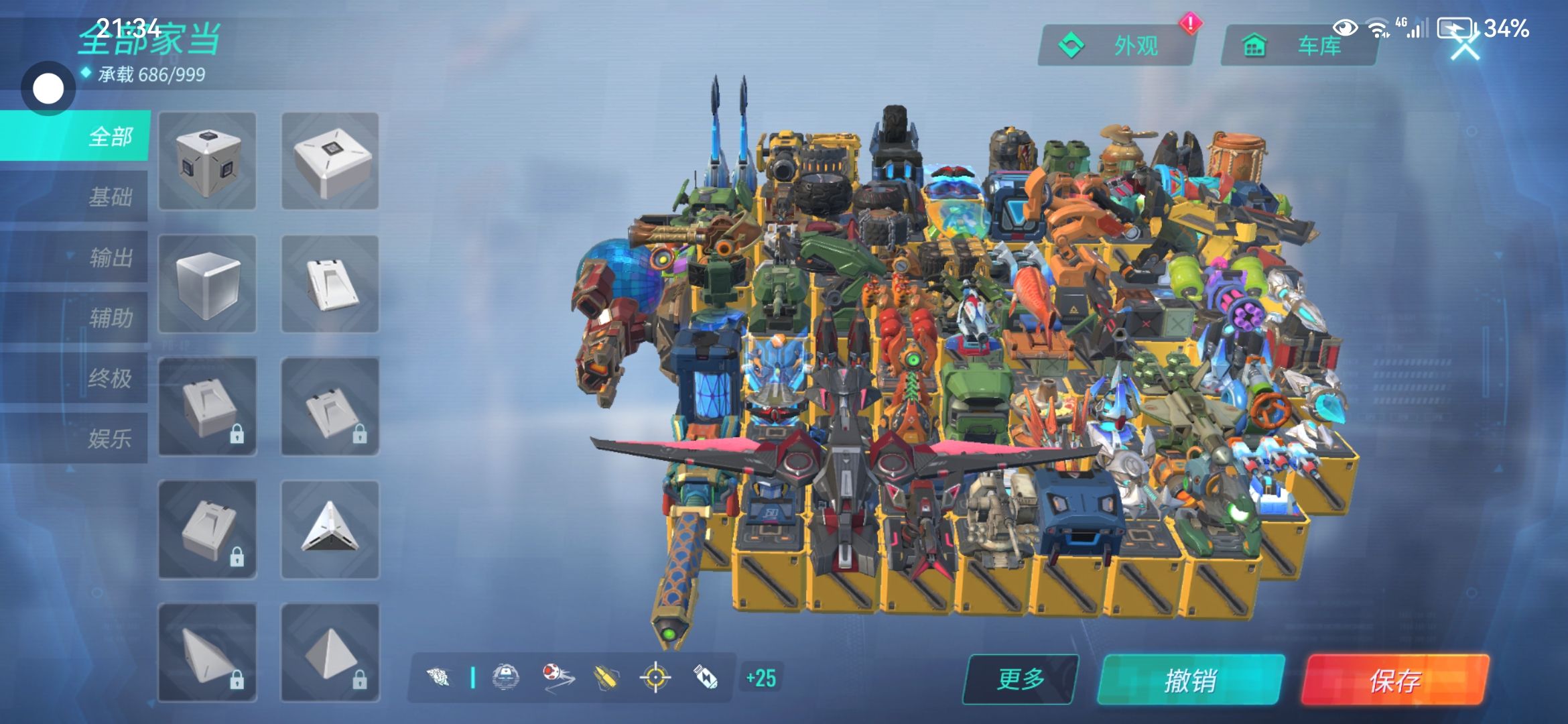Undo with the 撤销 button

coord(1191,680)
